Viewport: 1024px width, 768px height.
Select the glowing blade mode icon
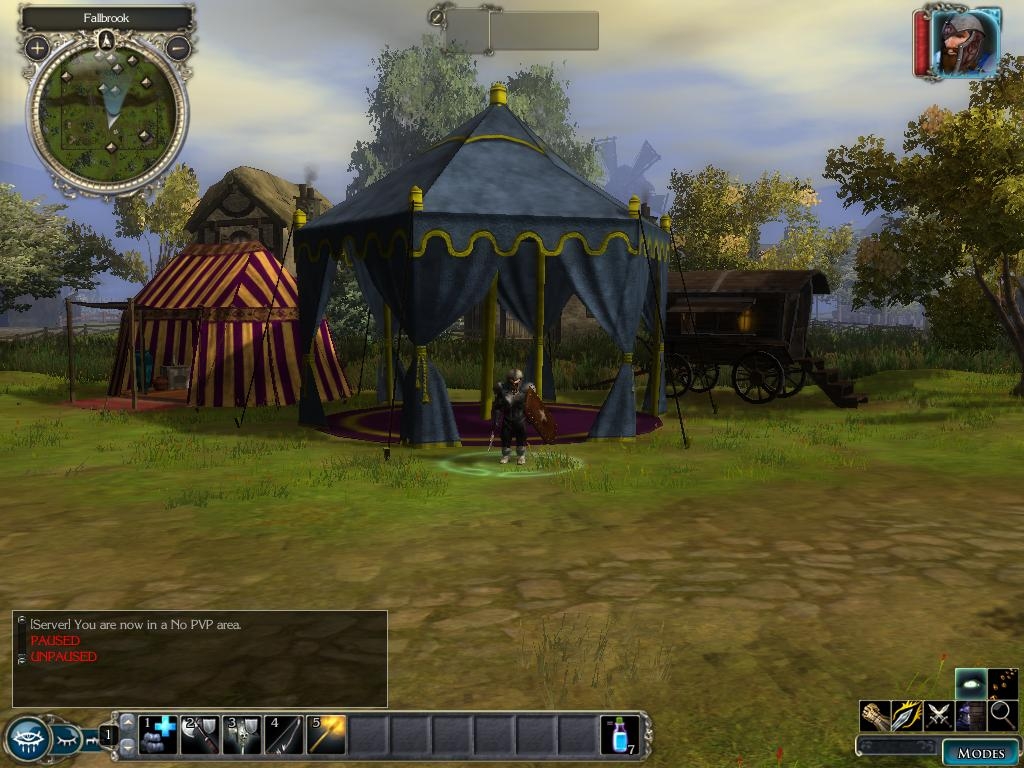(907, 716)
